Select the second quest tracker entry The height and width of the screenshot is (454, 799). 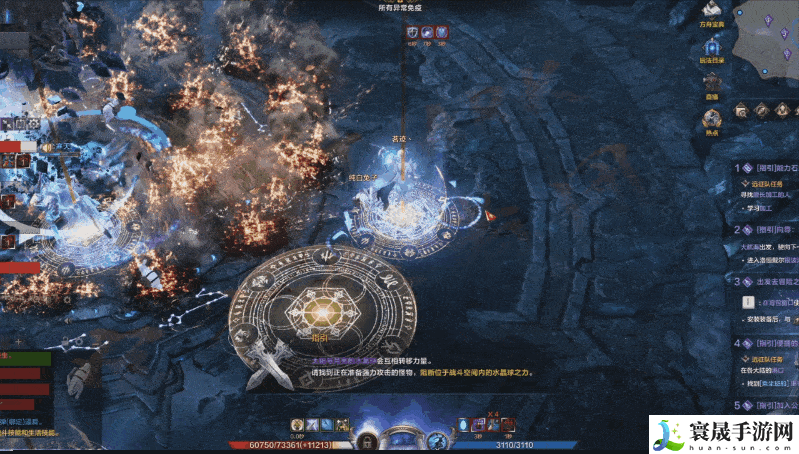pyautogui.click(x=767, y=229)
